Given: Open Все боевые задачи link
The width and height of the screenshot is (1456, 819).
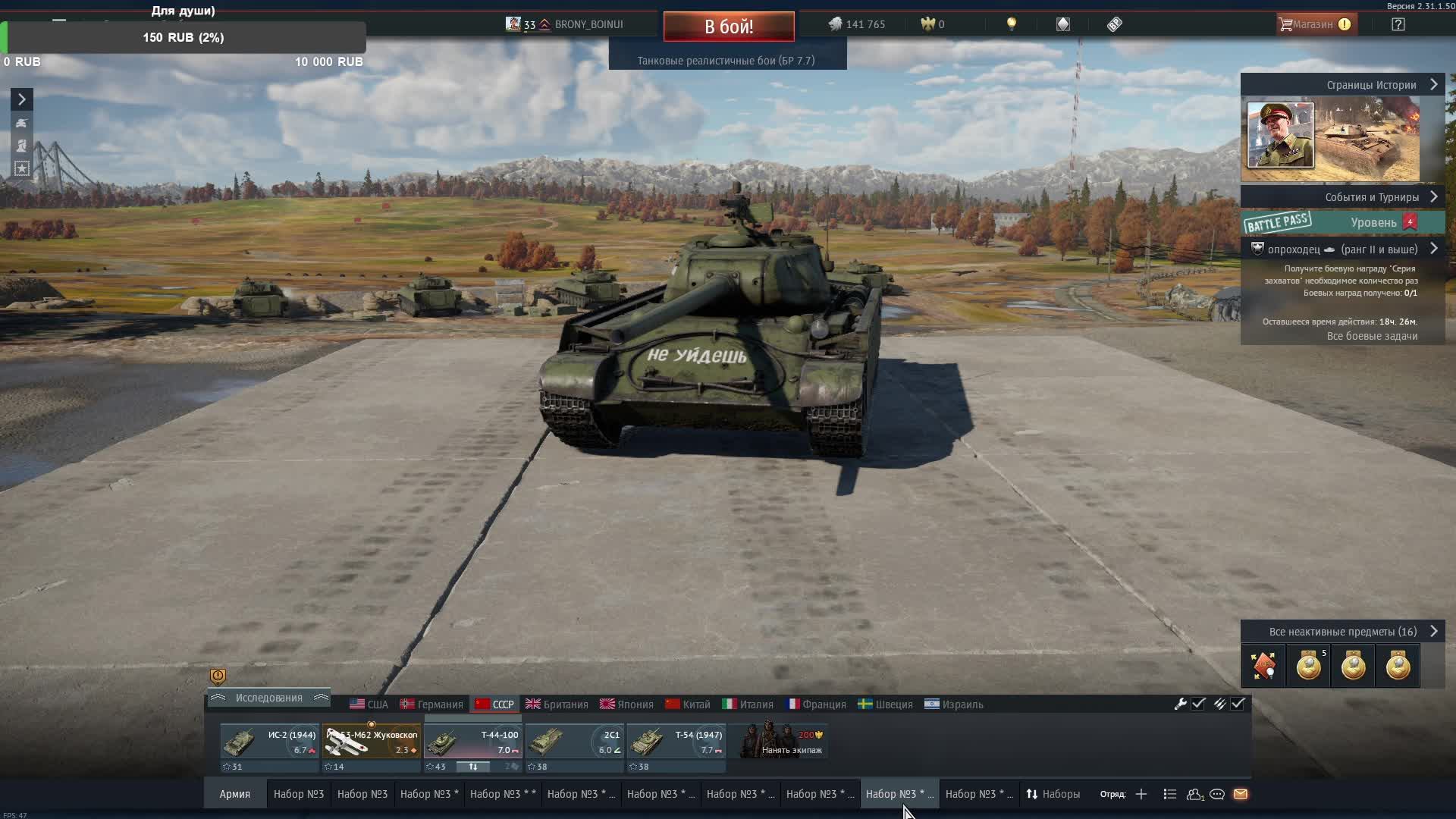Looking at the screenshot, I should coord(1372,336).
